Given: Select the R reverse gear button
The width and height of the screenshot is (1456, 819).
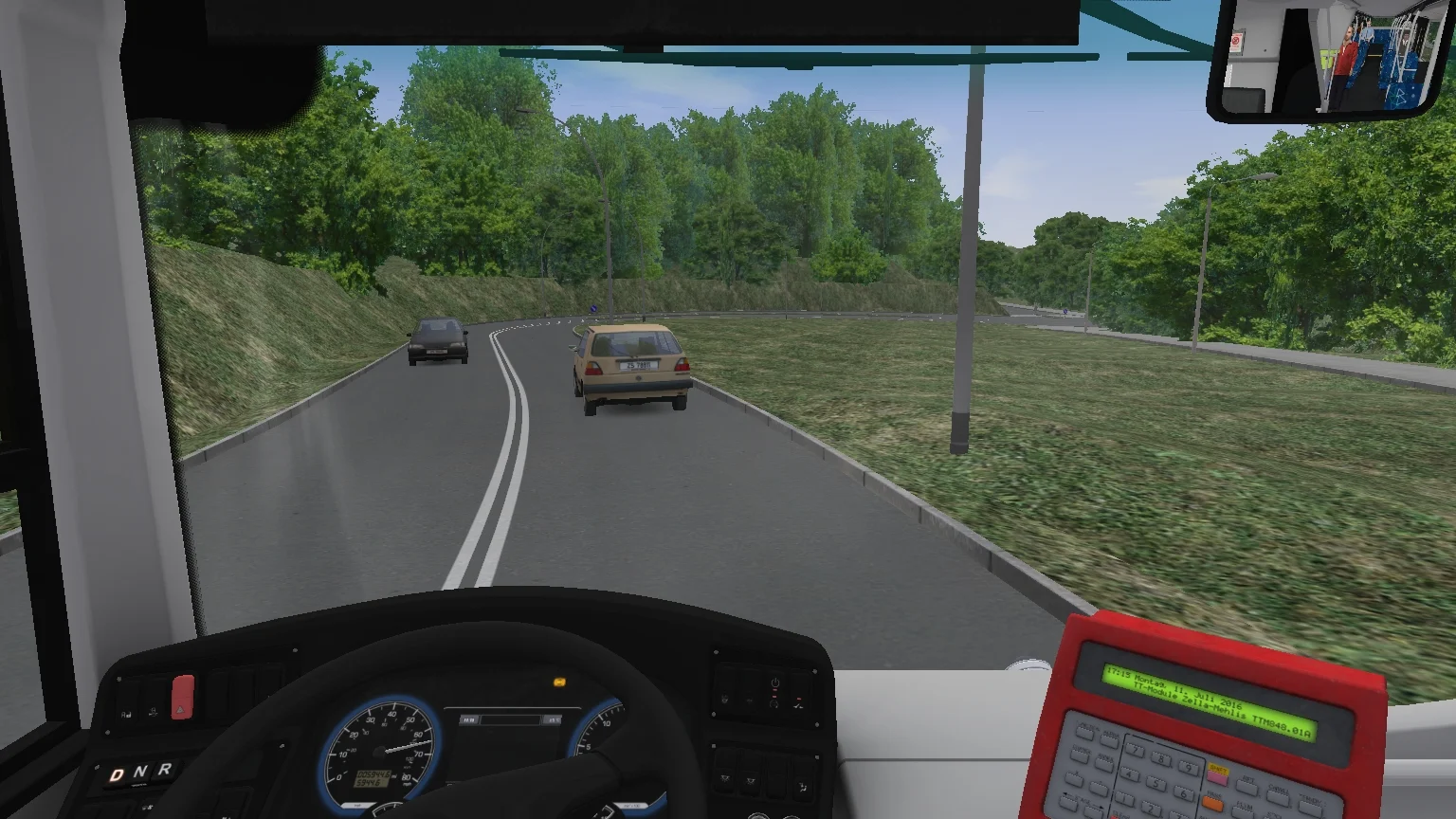Looking at the screenshot, I should (x=164, y=769).
